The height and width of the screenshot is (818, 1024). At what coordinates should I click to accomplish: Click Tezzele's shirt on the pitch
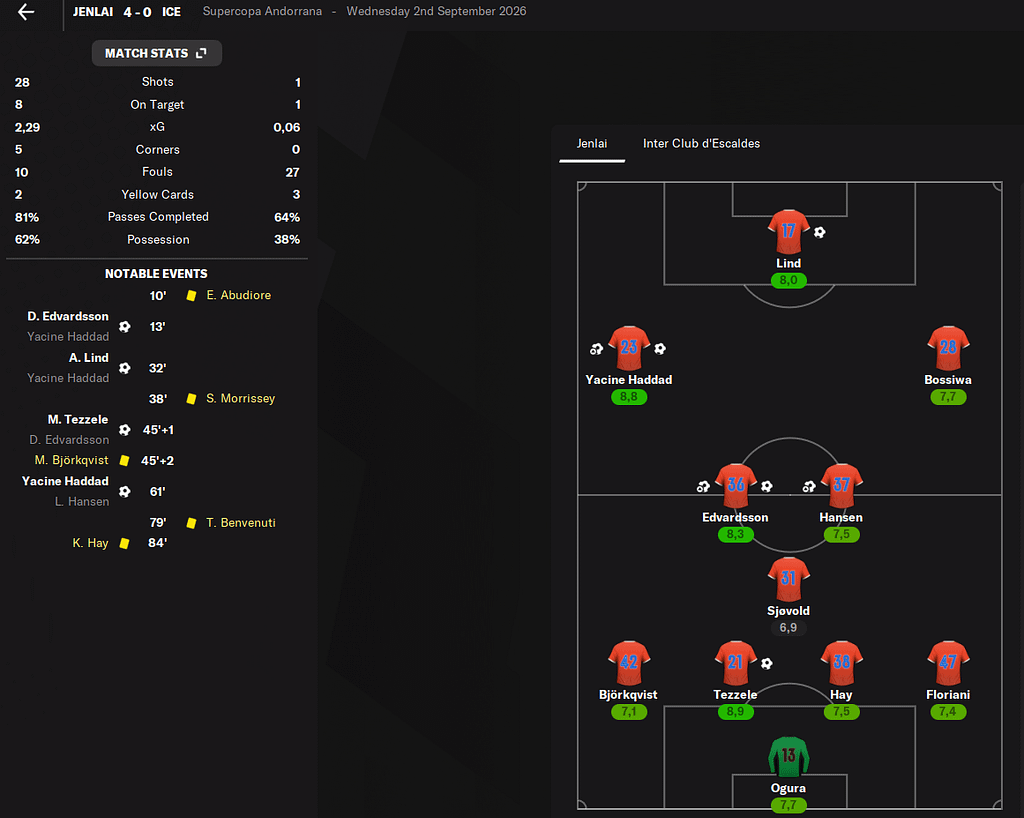tap(735, 663)
